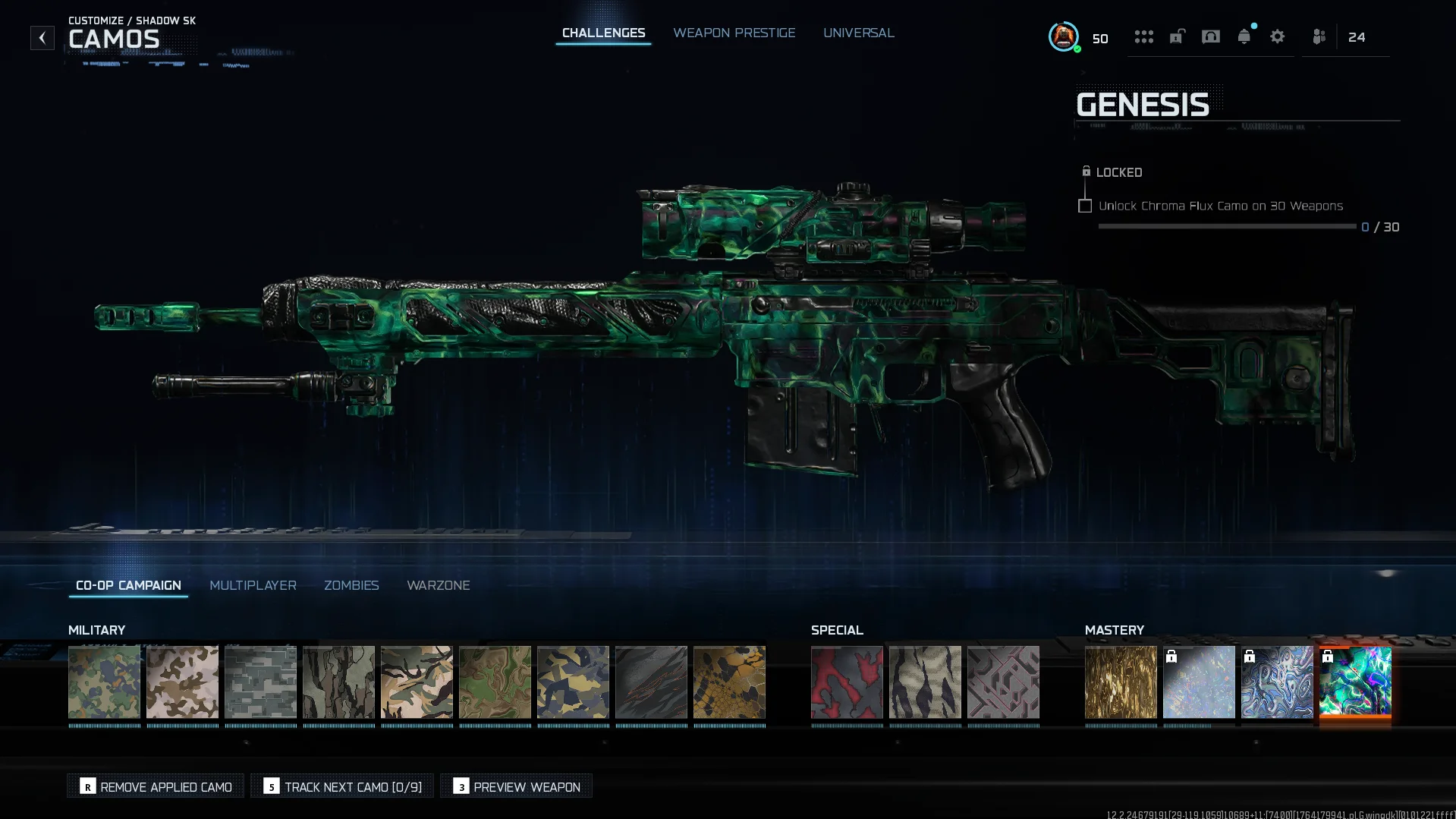
Task: Click the 0/30 challenge progress bar
Action: click(1227, 226)
